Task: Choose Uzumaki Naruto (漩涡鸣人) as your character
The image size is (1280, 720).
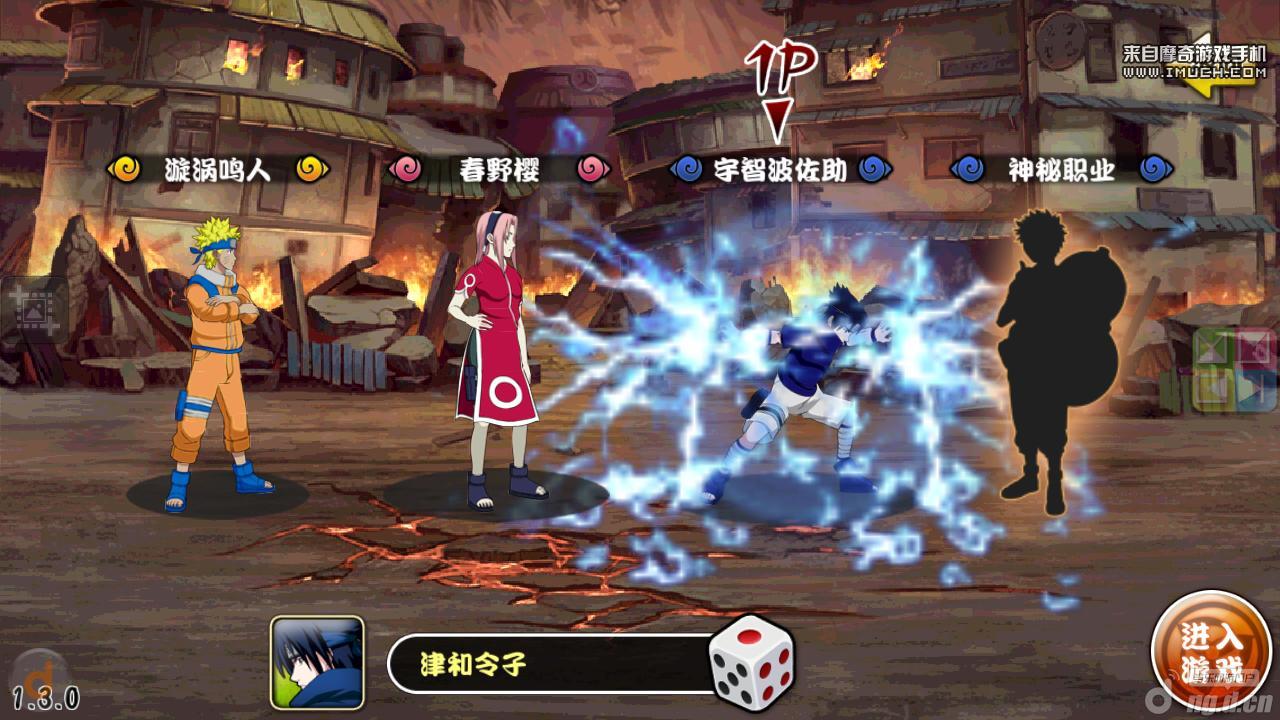Action: point(217,360)
